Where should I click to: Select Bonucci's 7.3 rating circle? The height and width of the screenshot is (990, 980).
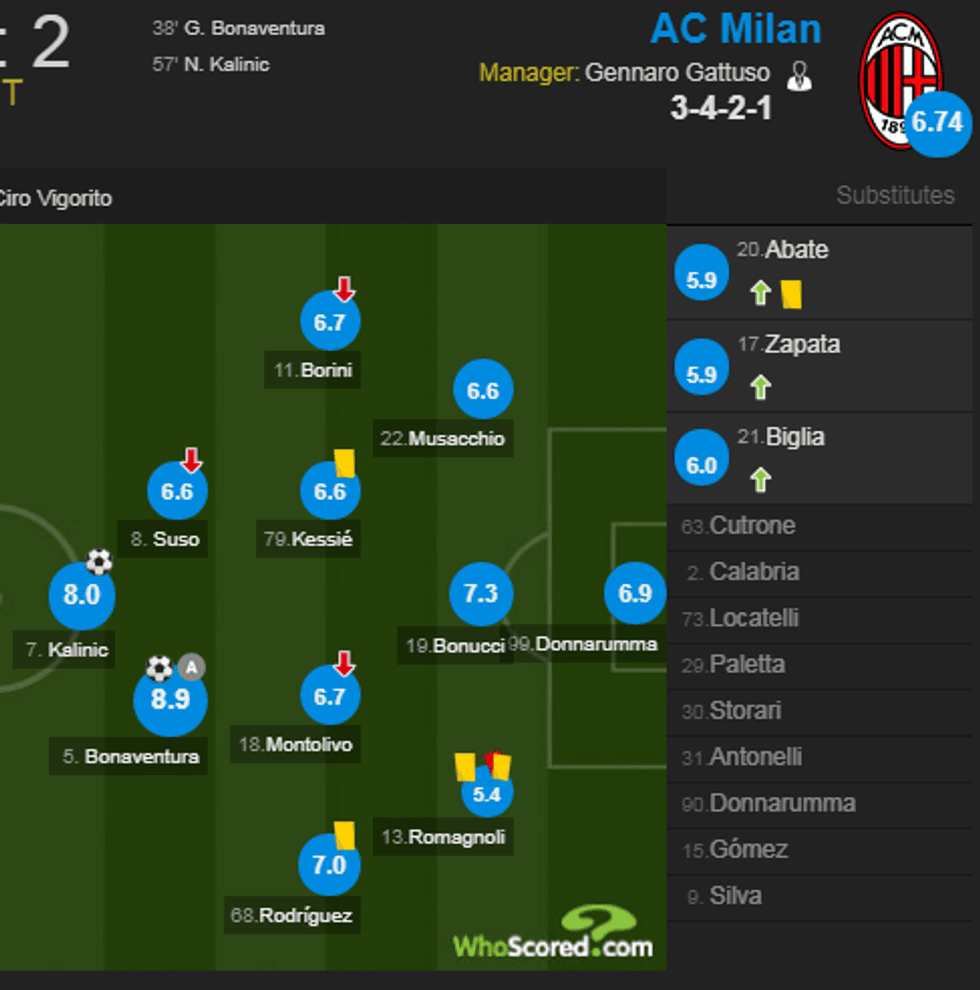click(x=481, y=593)
